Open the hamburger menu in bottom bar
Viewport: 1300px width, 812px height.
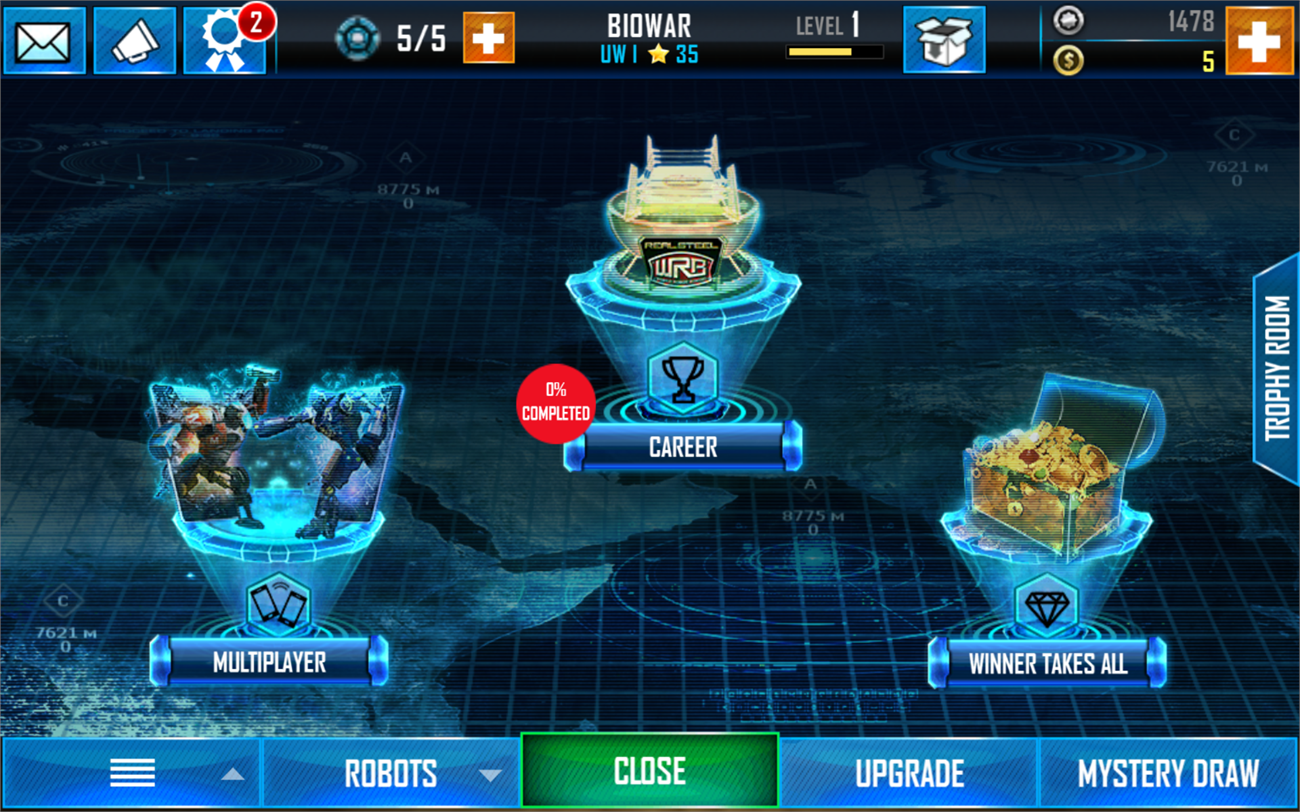tap(132, 772)
